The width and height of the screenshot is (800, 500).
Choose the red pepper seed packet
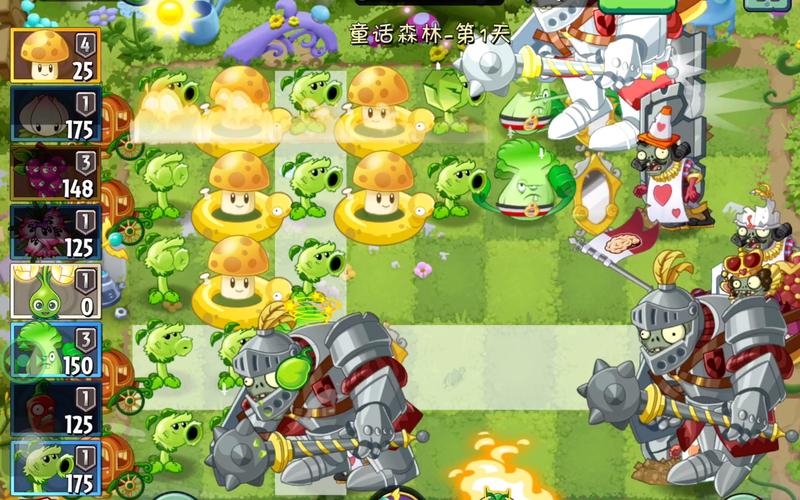[x=56, y=409]
